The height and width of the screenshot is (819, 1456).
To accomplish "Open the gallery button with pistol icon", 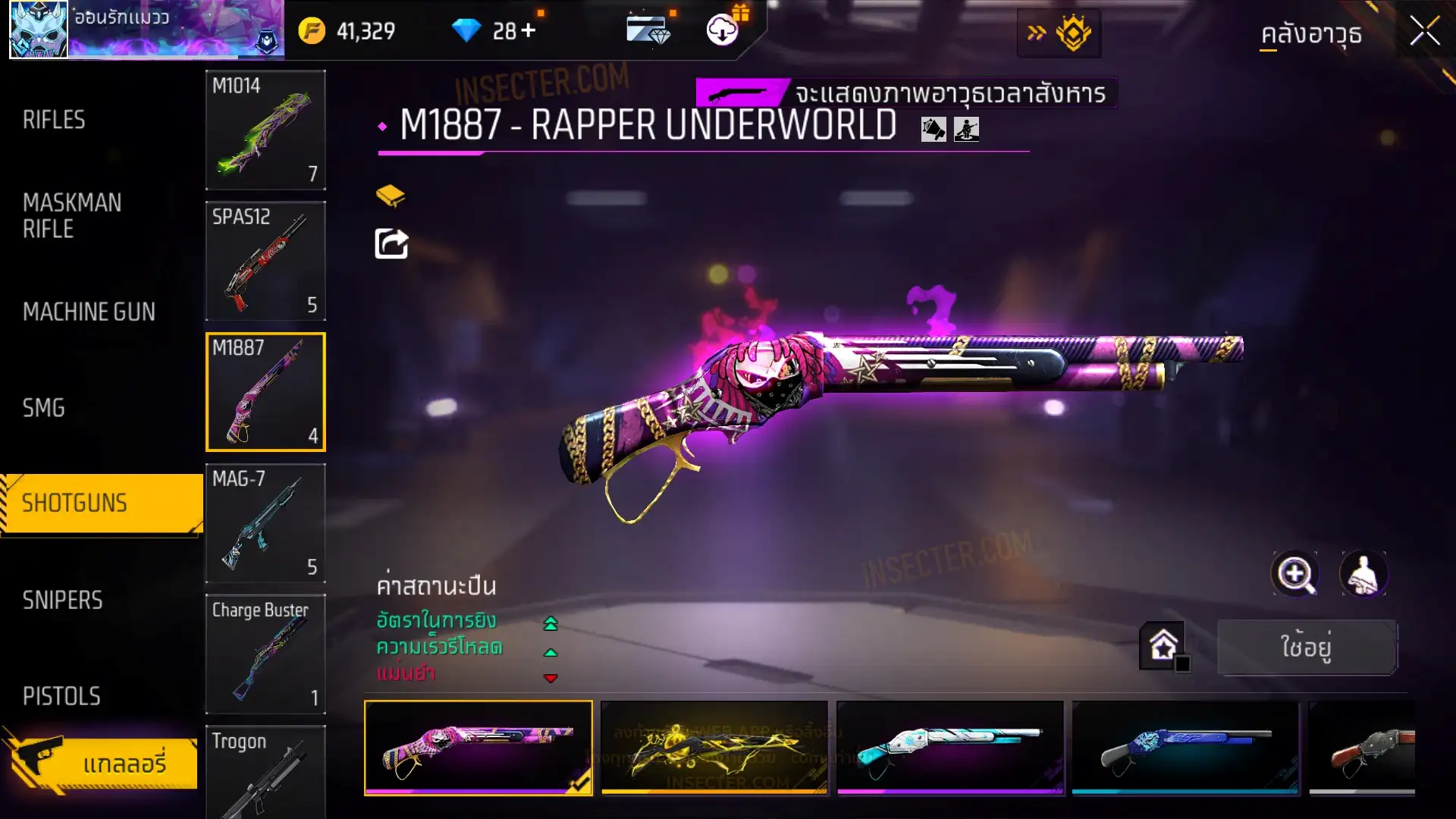I will 102,762.
